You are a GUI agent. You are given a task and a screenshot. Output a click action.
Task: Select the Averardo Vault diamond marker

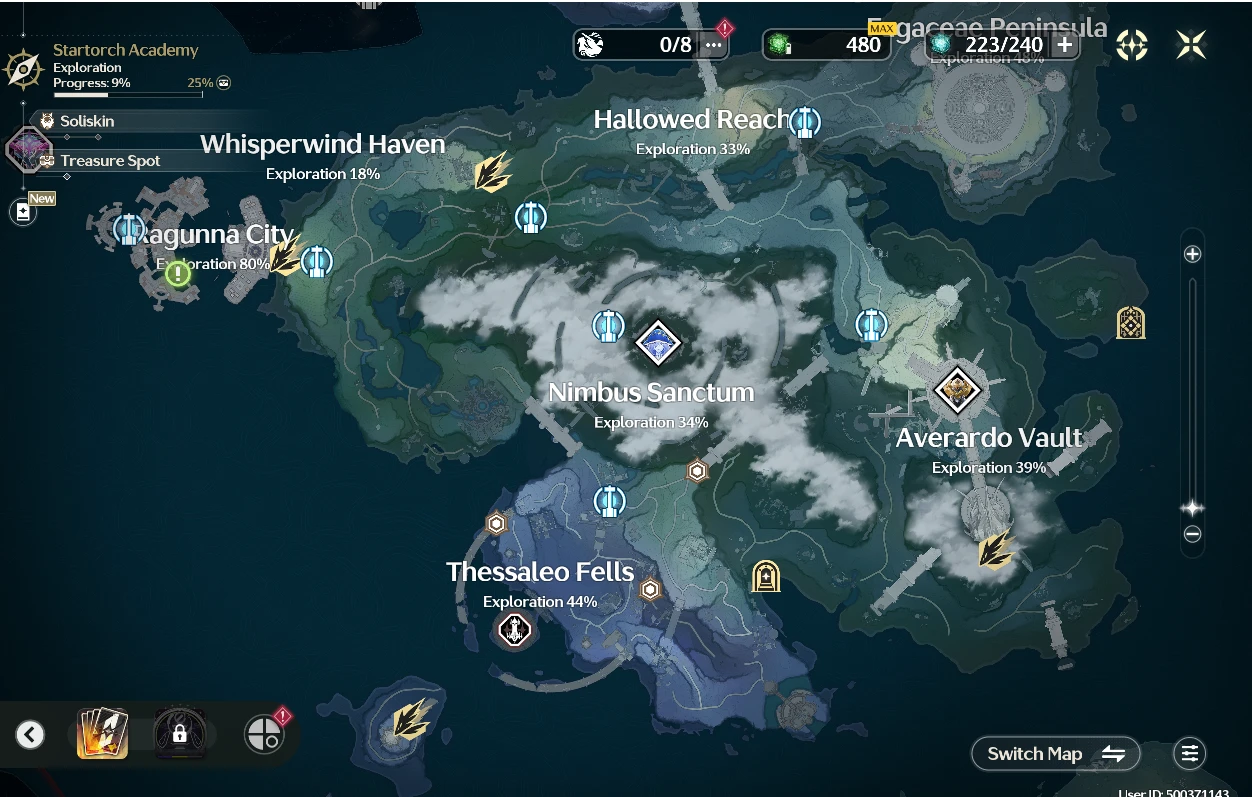pyautogui.click(x=957, y=389)
